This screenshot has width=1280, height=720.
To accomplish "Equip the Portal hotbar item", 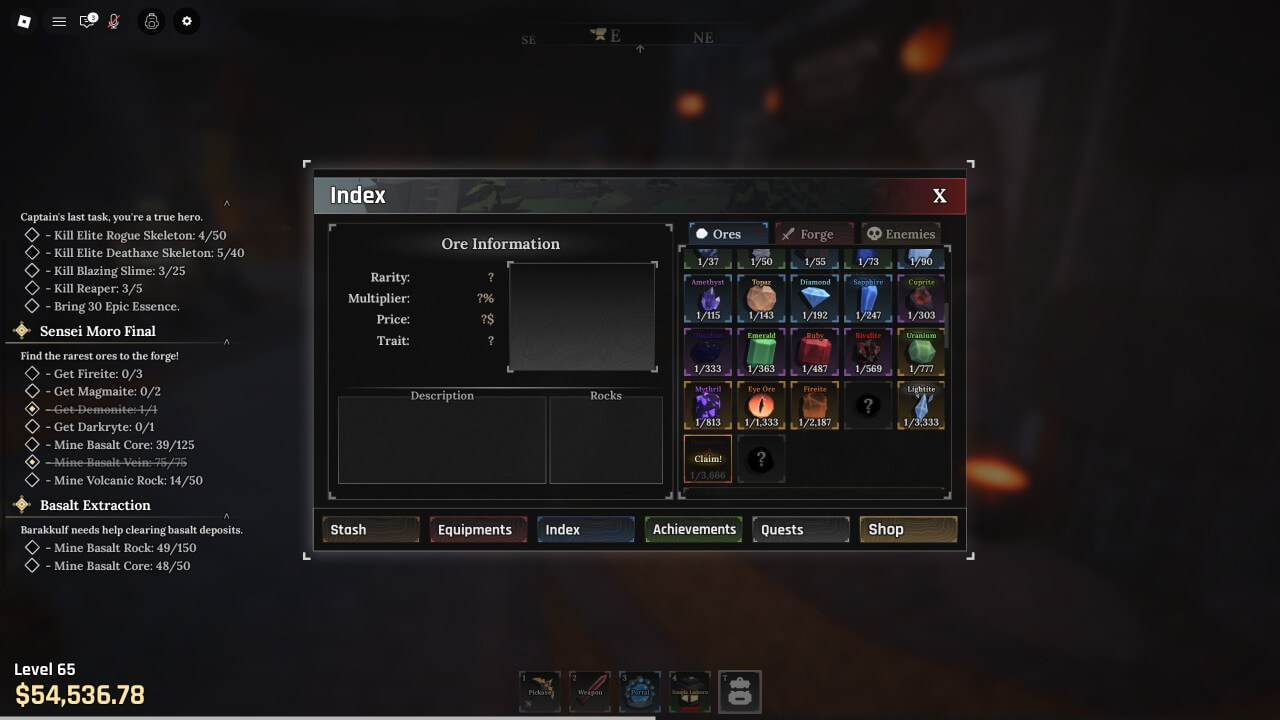I will (640, 691).
